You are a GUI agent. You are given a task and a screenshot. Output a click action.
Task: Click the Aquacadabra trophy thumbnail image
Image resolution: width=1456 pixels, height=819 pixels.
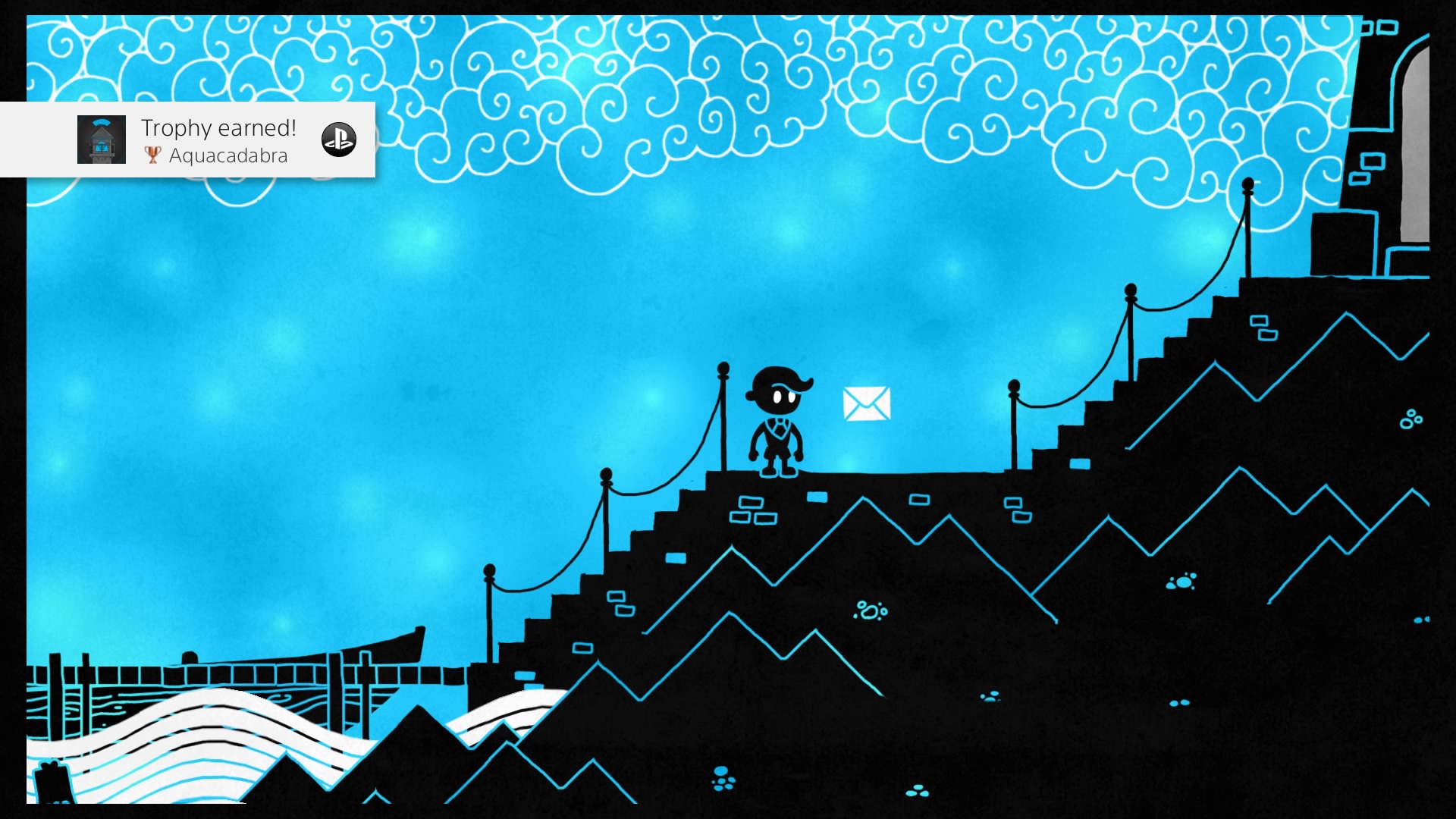pyautogui.click(x=102, y=140)
